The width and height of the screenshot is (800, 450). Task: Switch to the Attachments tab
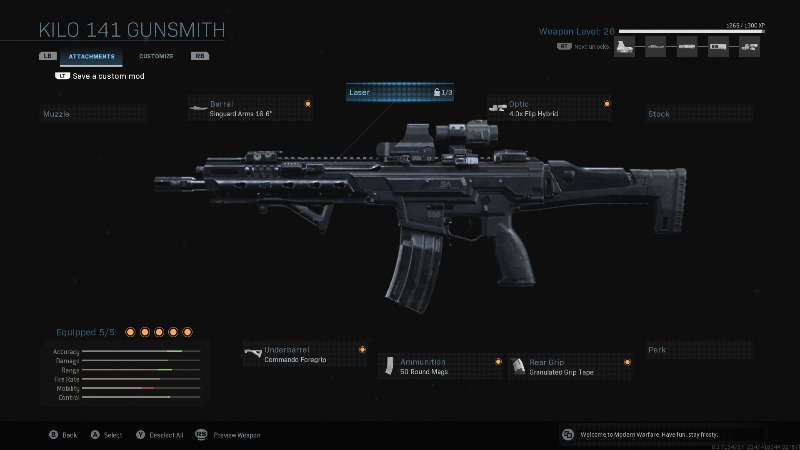[x=92, y=56]
